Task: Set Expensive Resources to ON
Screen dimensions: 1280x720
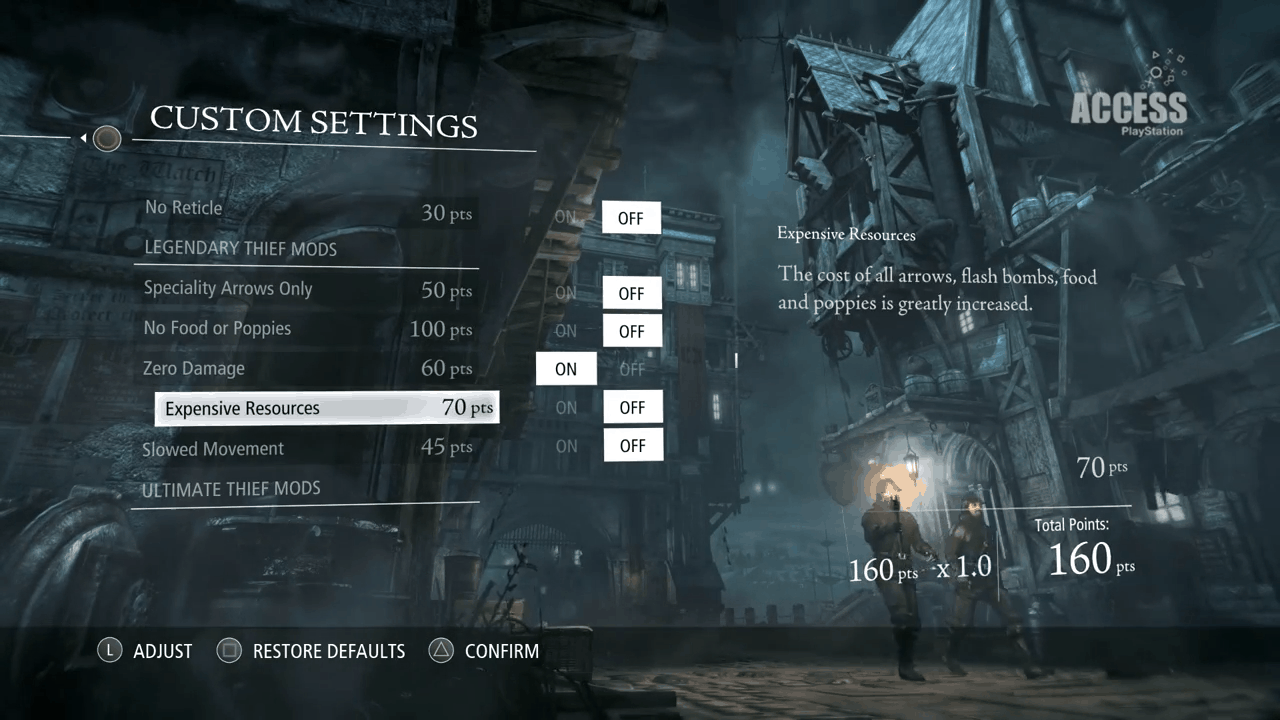Action: pos(566,408)
